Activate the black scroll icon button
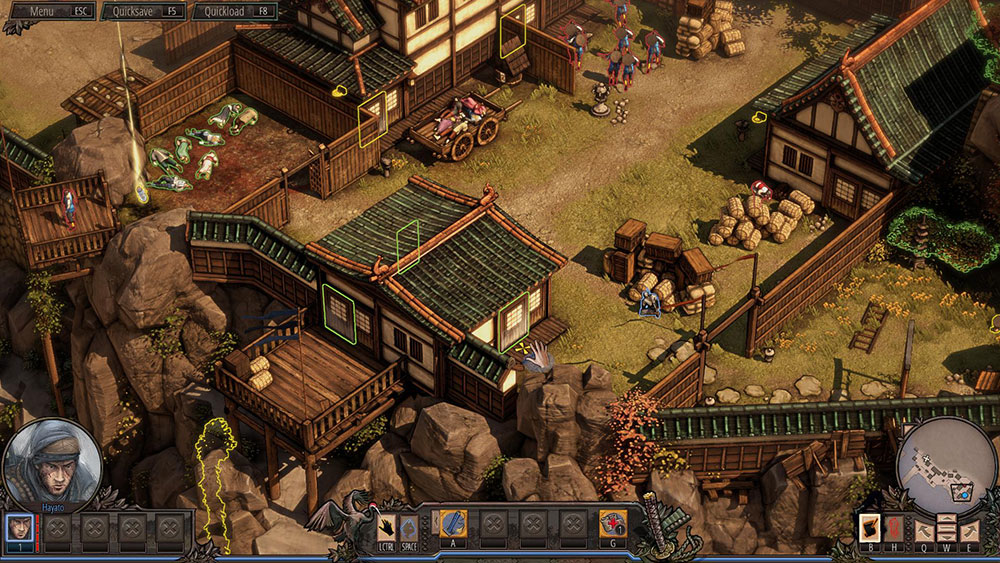 click(x=870, y=526)
